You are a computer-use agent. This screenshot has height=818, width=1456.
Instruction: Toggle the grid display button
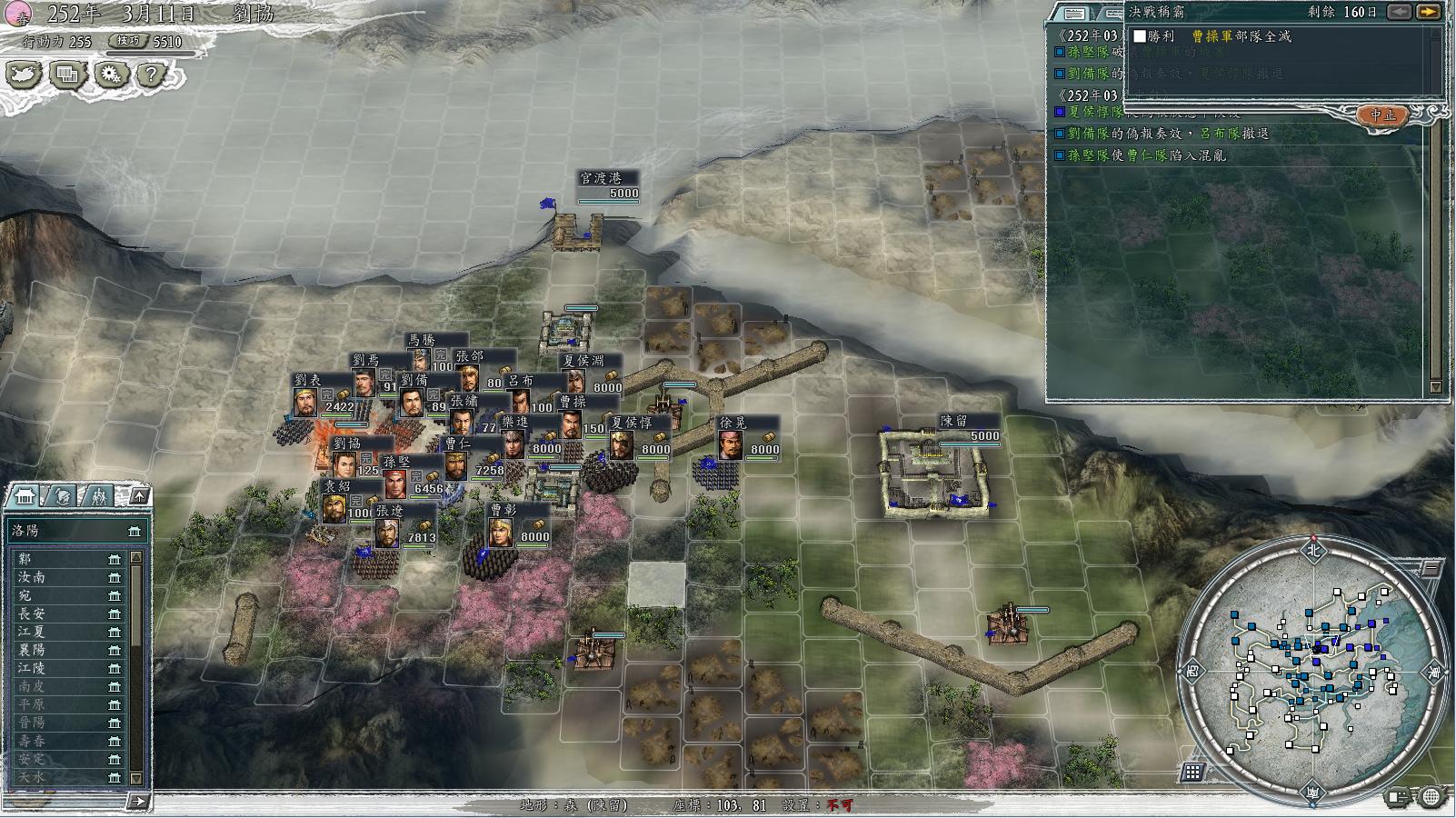click(1192, 773)
